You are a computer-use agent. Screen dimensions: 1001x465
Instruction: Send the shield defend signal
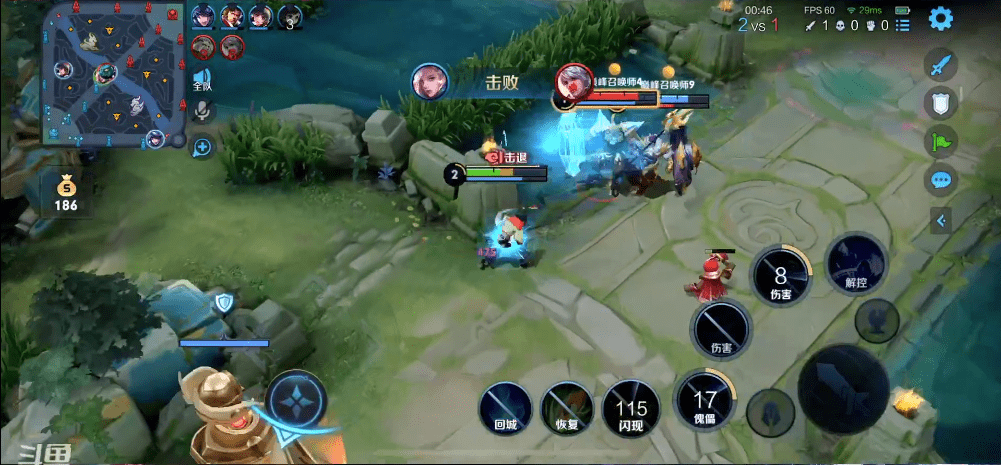click(x=939, y=102)
